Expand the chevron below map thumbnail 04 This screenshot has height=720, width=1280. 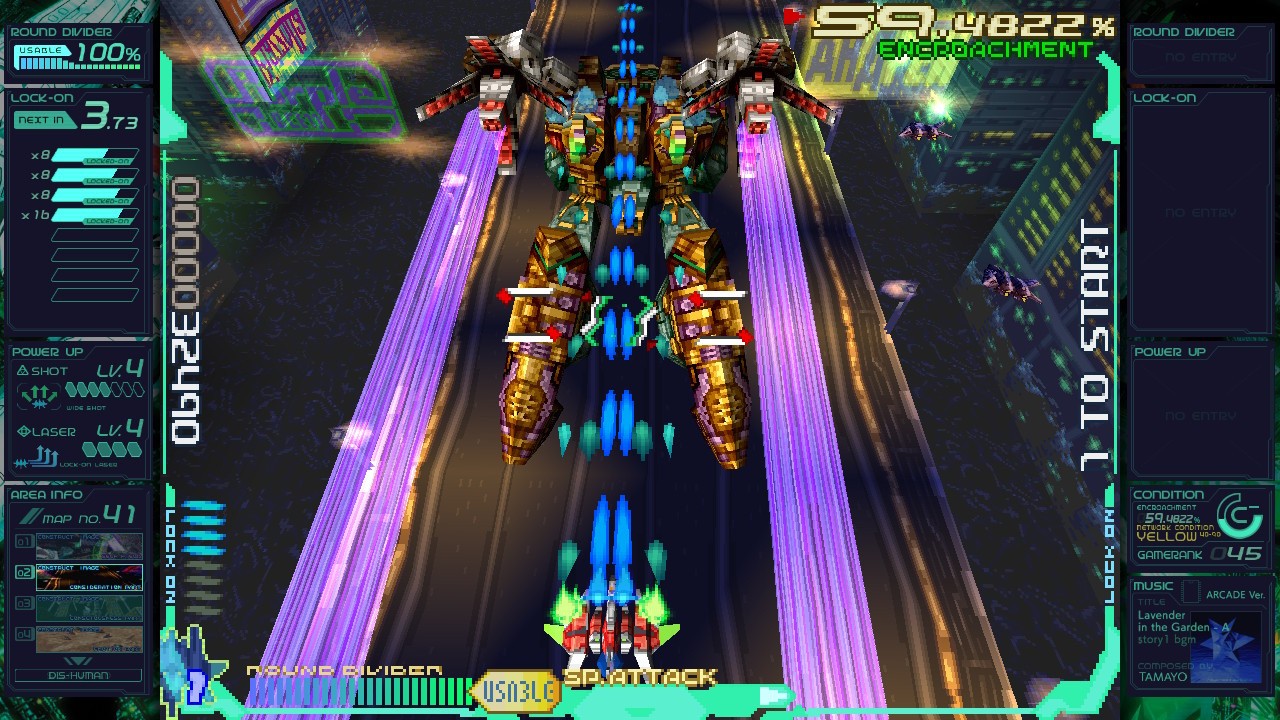coord(78,661)
